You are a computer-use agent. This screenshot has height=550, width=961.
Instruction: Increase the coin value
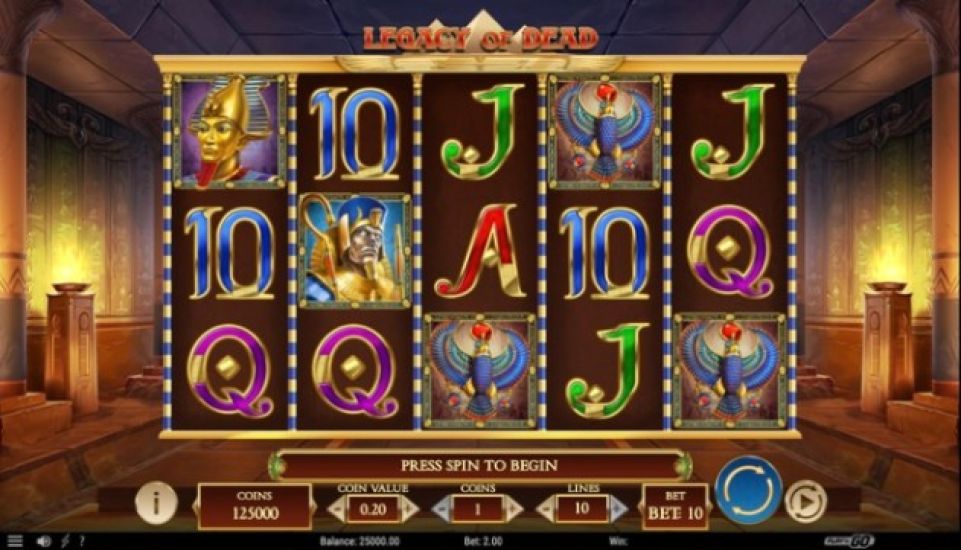pos(410,509)
